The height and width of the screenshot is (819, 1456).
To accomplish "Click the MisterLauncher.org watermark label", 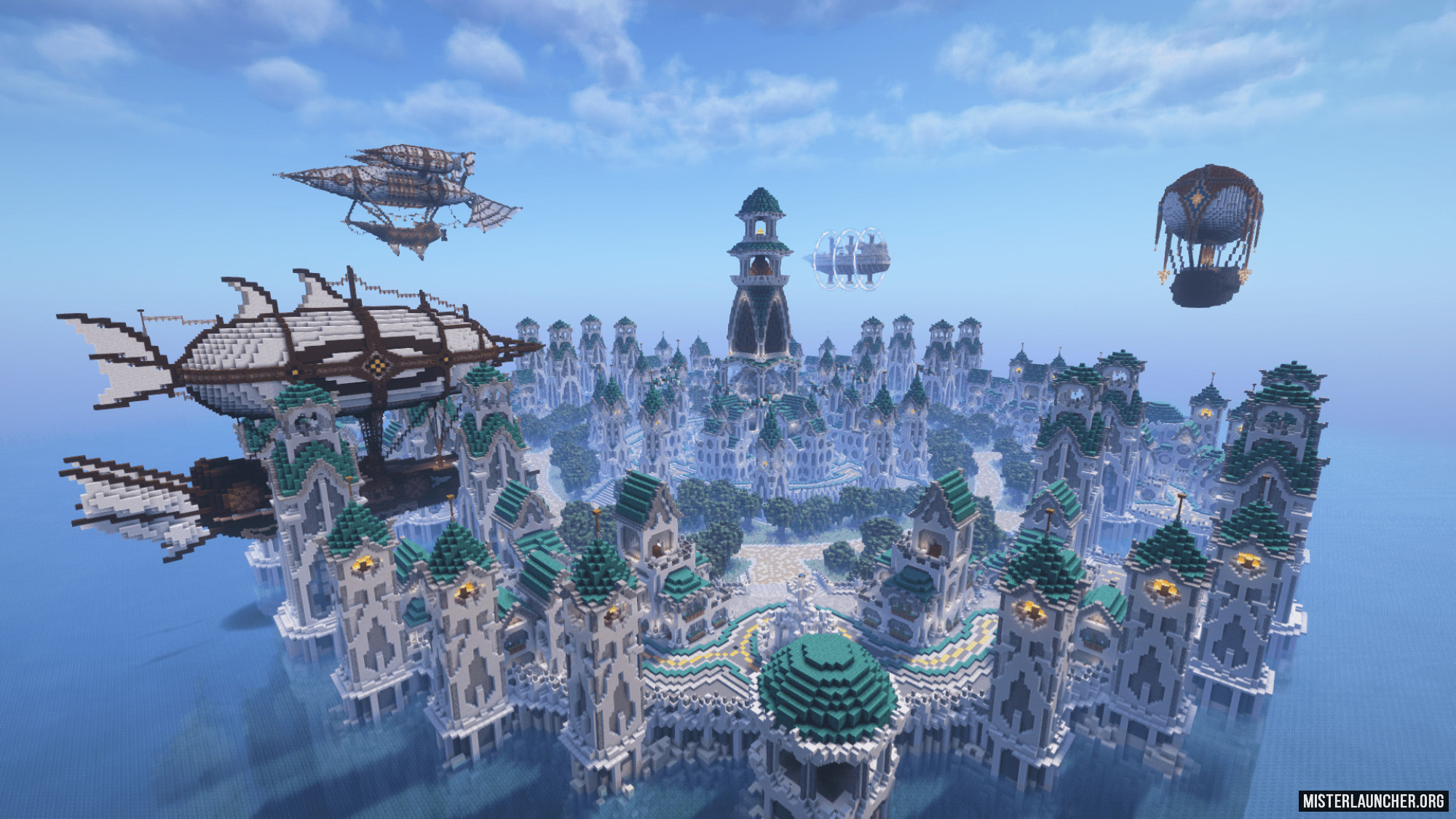I will point(1373,801).
